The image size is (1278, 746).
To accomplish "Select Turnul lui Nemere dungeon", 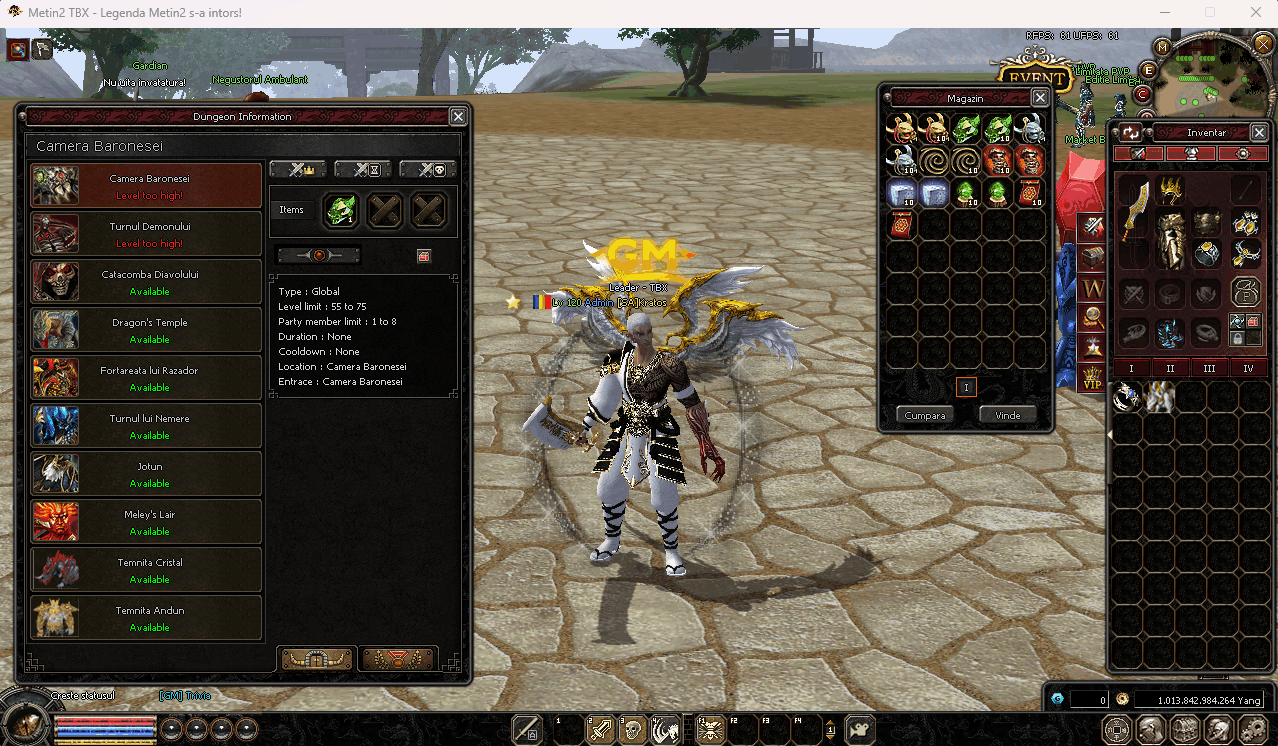I will click(x=147, y=426).
